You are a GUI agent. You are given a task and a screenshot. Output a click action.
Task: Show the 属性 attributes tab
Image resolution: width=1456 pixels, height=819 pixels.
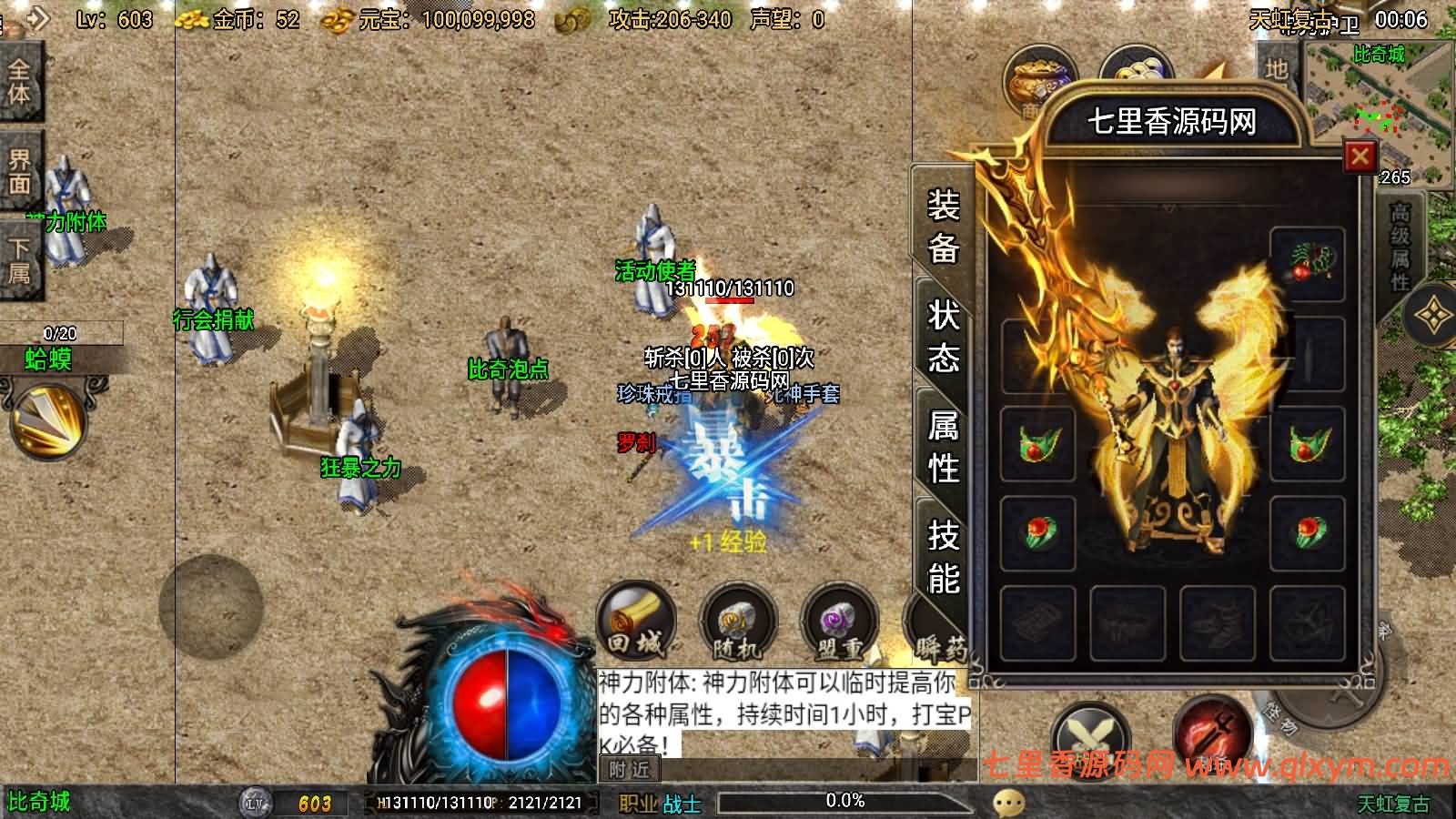pos(944,446)
